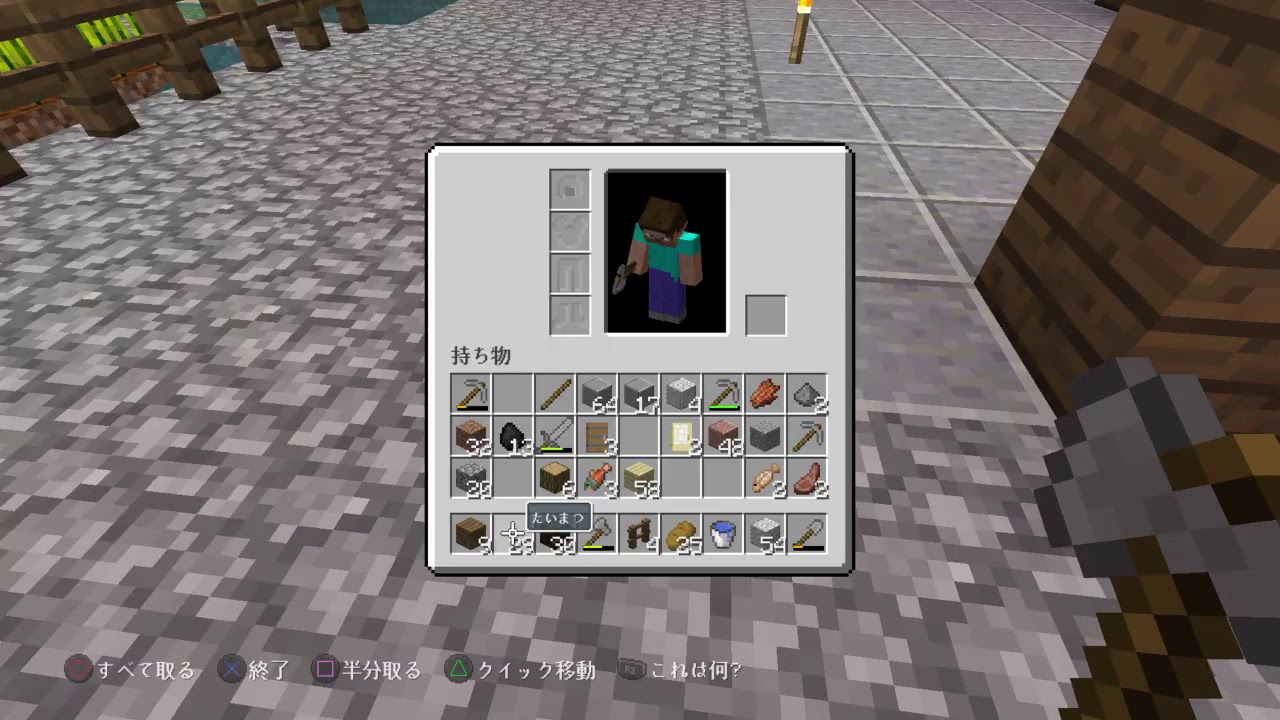Select the stack of 64 stone blocks
This screenshot has height=720, width=1280.
pyautogui.click(x=596, y=395)
